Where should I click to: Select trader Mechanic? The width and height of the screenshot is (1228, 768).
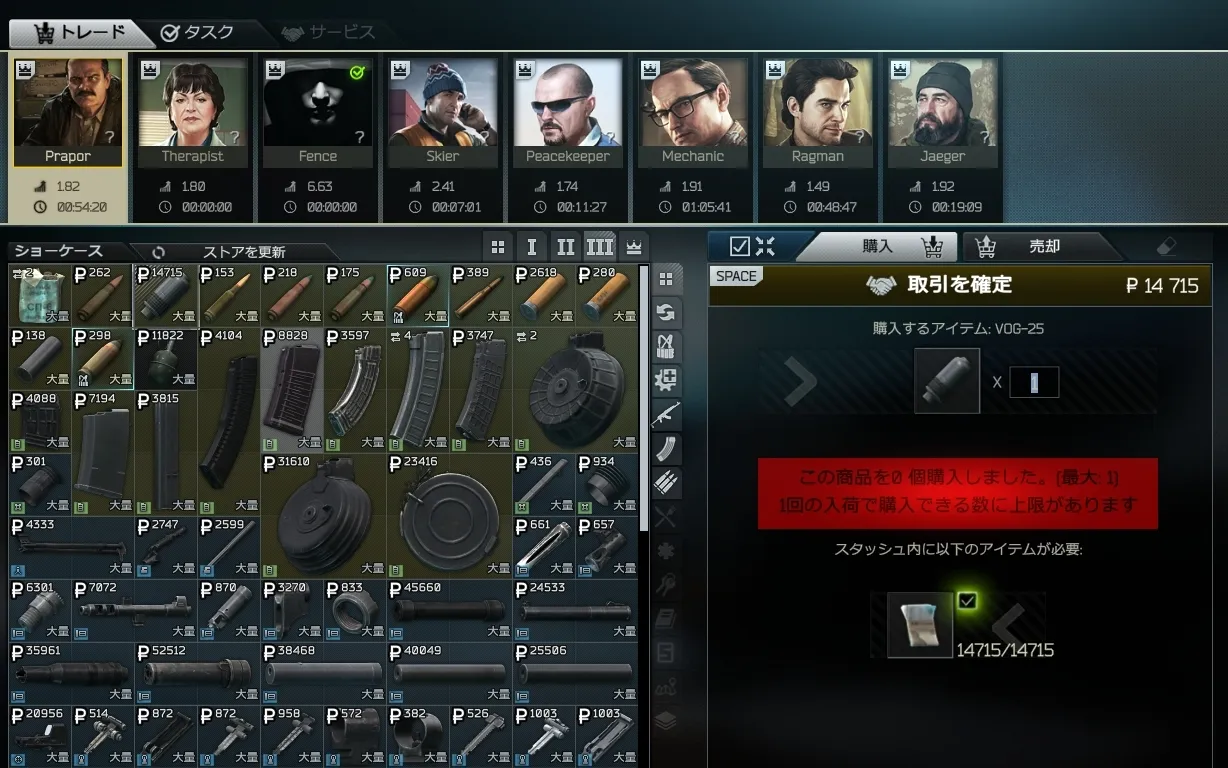[x=692, y=111]
